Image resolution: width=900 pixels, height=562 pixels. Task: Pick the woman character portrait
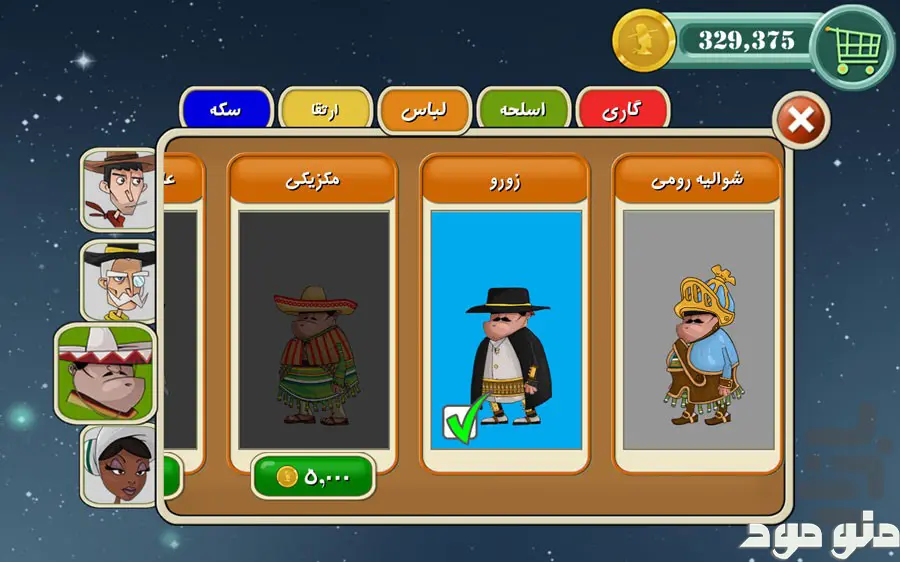(x=120, y=464)
